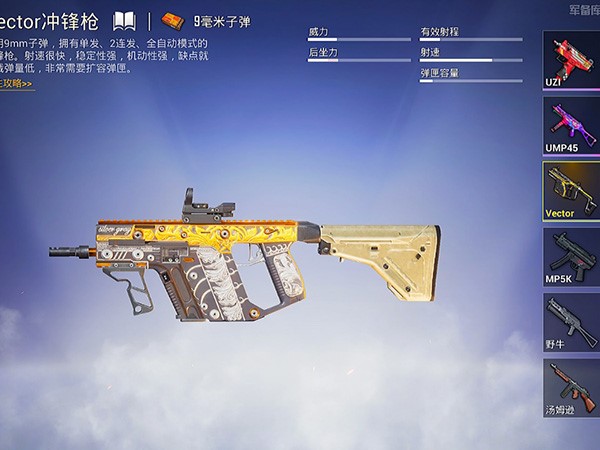This screenshot has width=600, height=450.
Task: Pick the MP5K weapon thumbnail
Action: coord(570,256)
